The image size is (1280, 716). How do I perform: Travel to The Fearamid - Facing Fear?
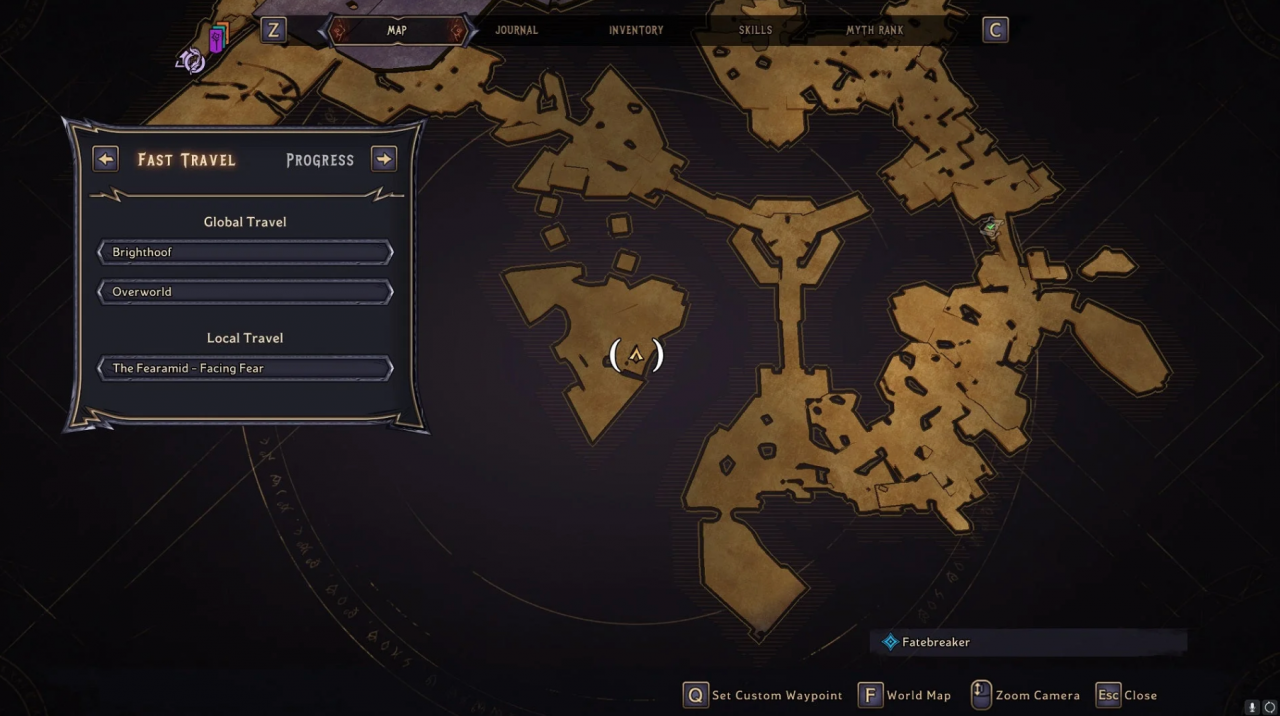coord(245,368)
